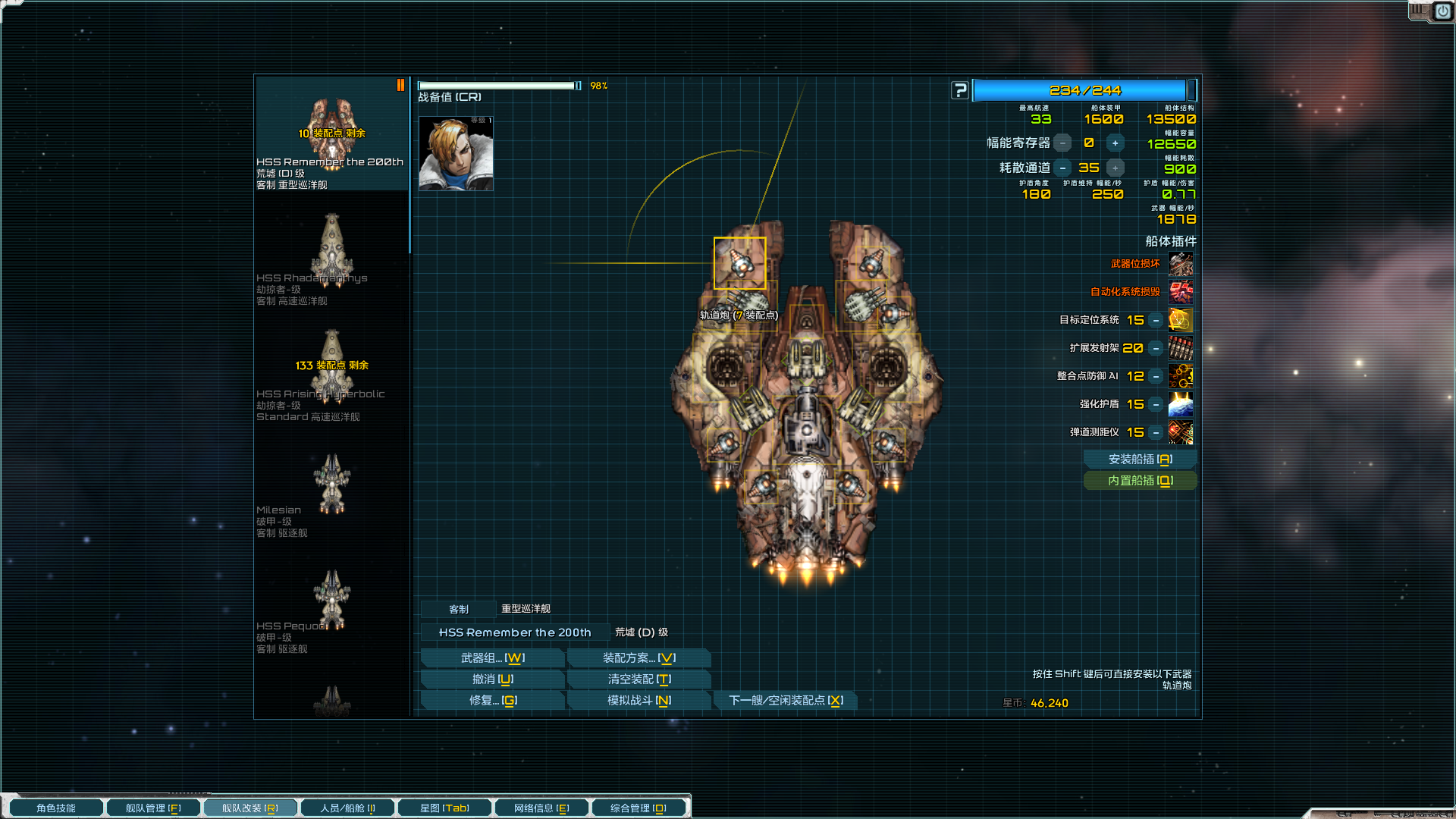Open the repair options
The height and width of the screenshot is (819, 1456).
click(492, 701)
